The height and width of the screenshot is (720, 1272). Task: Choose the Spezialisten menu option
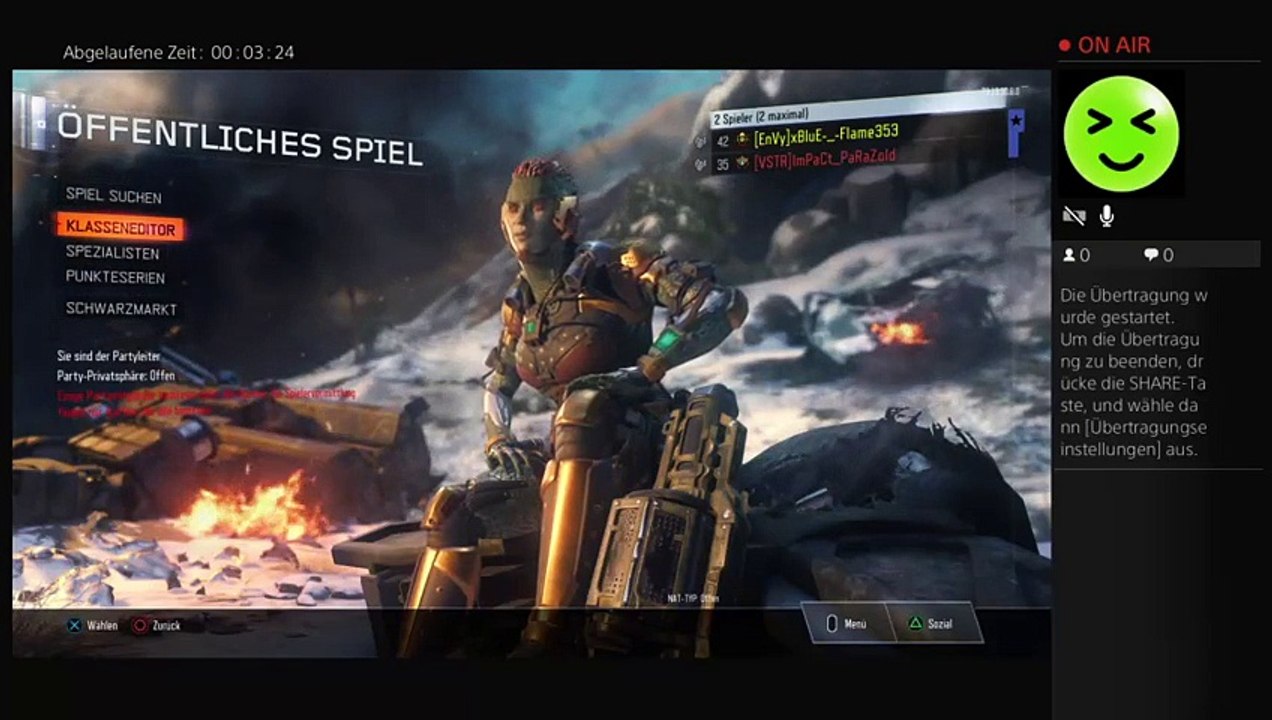click(x=112, y=253)
